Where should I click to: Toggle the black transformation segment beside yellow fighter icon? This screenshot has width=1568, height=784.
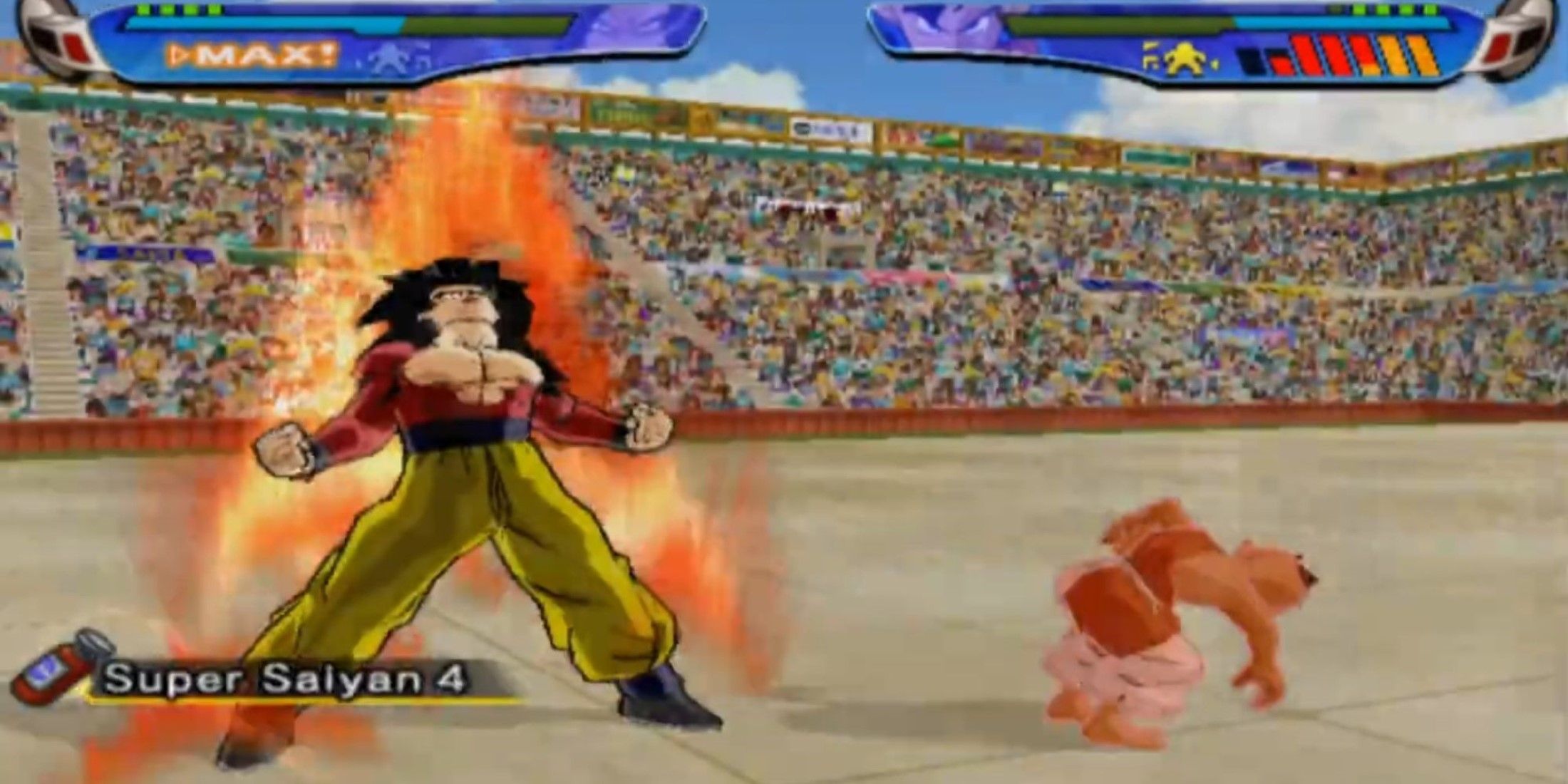(1251, 58)
